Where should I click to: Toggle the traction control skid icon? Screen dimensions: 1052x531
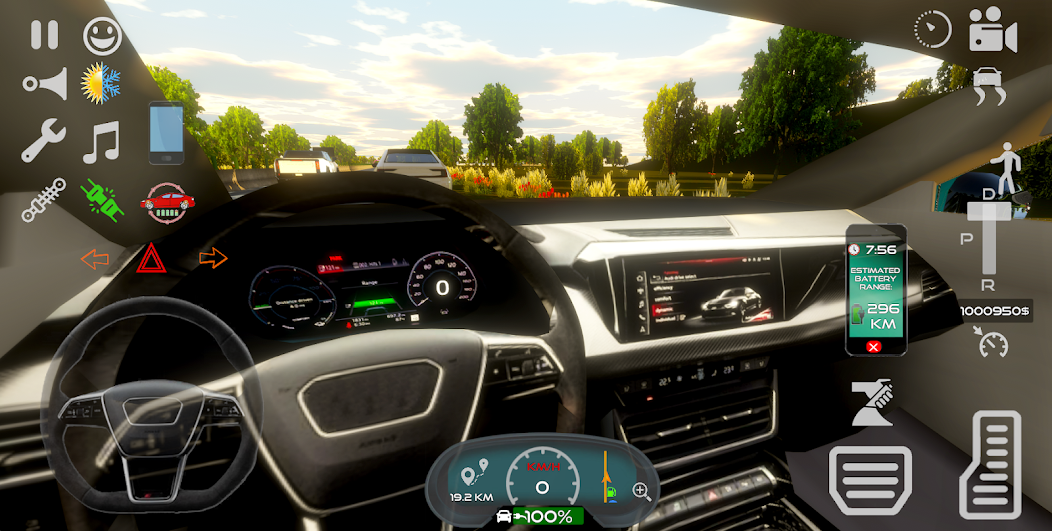click(x=989, y=85)
